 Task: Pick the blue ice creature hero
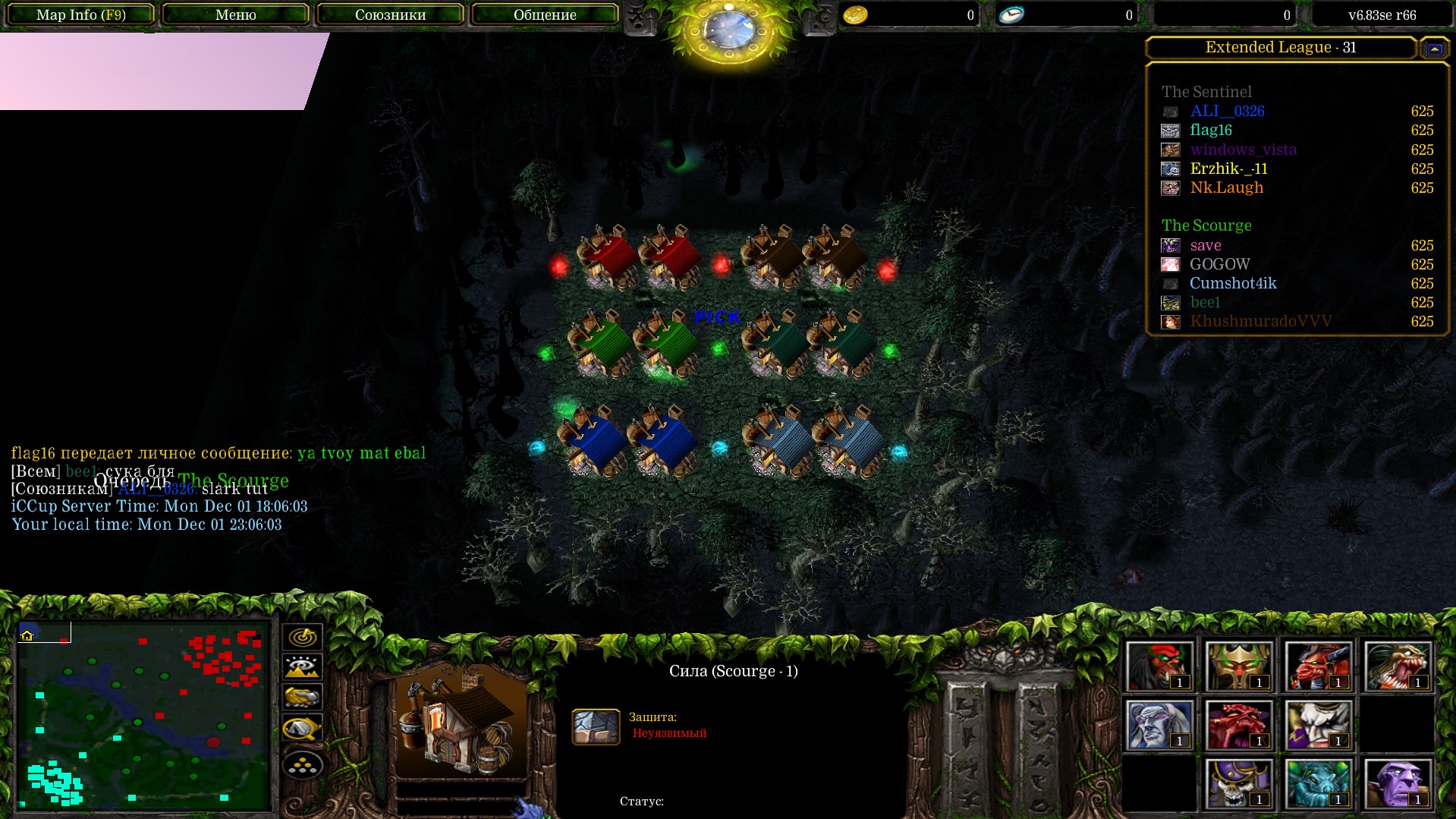[x=1318, y=783]
